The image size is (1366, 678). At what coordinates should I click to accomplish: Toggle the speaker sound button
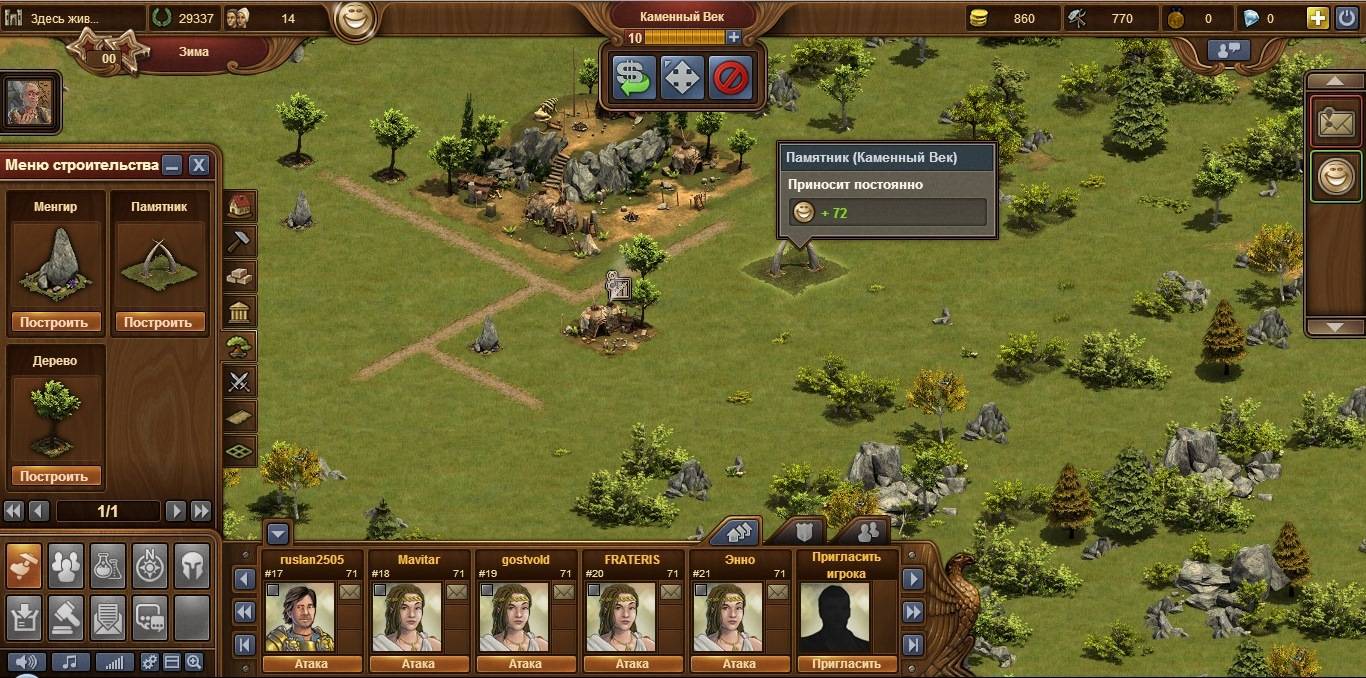(x=28, y=661)
